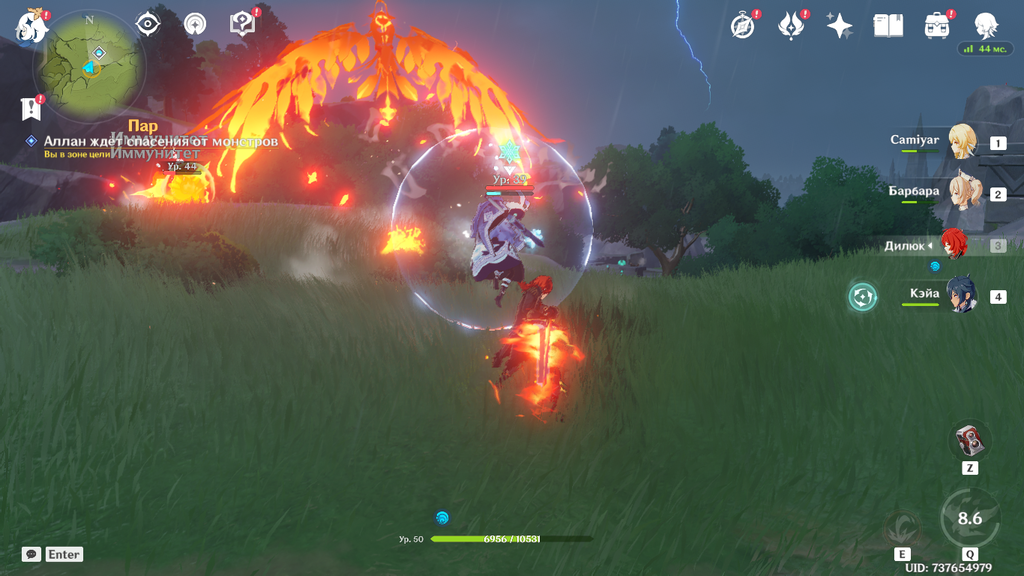This screenshot has width=1024, height=576.
Task: Open the winged battle pass icon
Action: pyautogui.click(x=791, y=26)
